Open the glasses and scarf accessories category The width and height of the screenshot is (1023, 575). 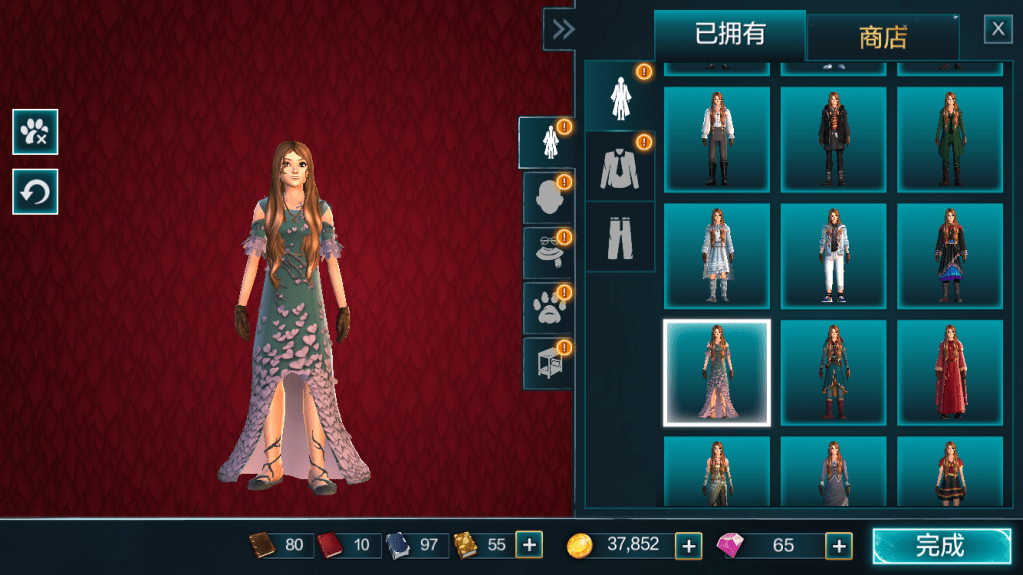[547, 253]
